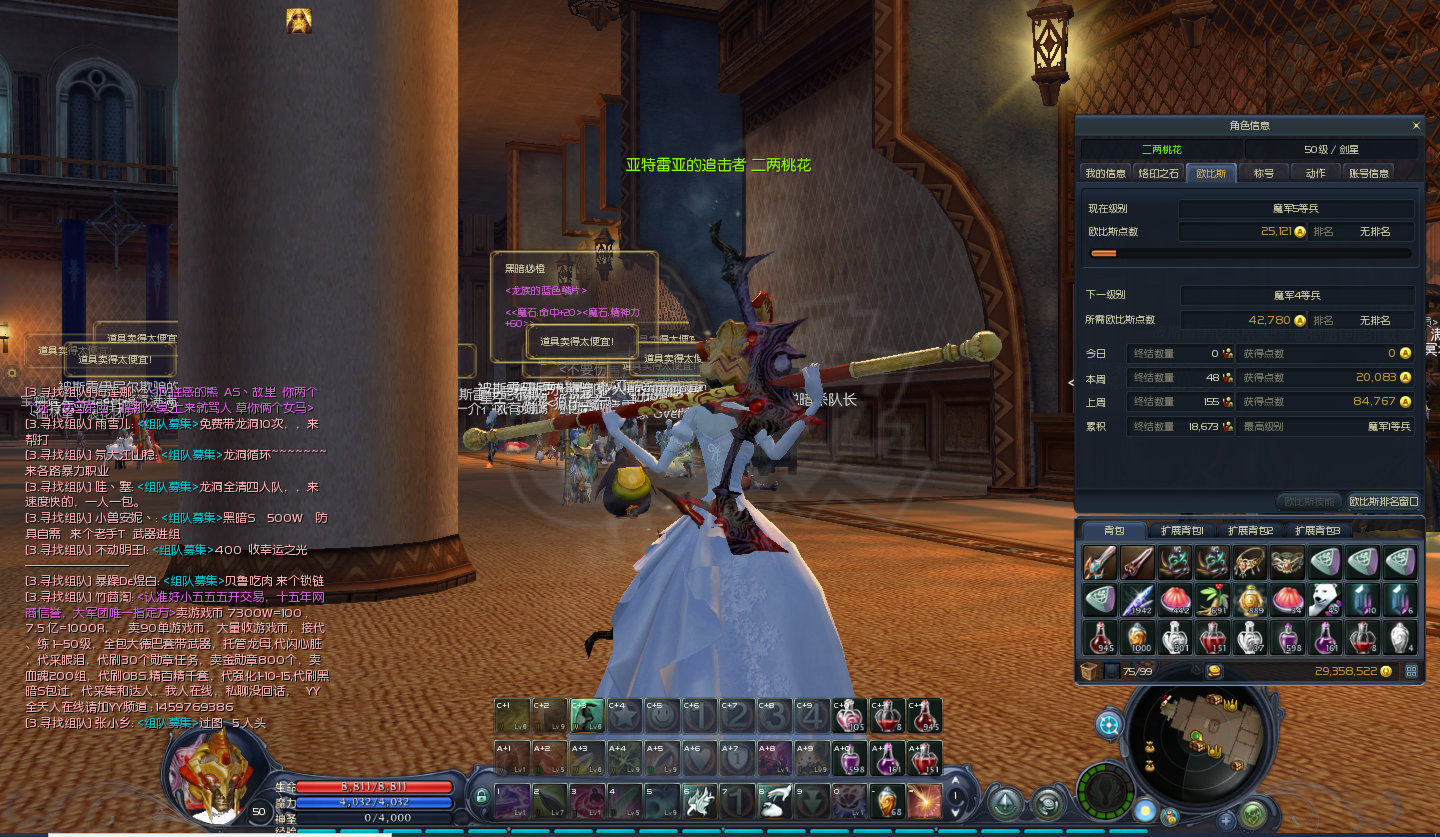Toggle the hotbar lock icon

[x=481, y=797]
